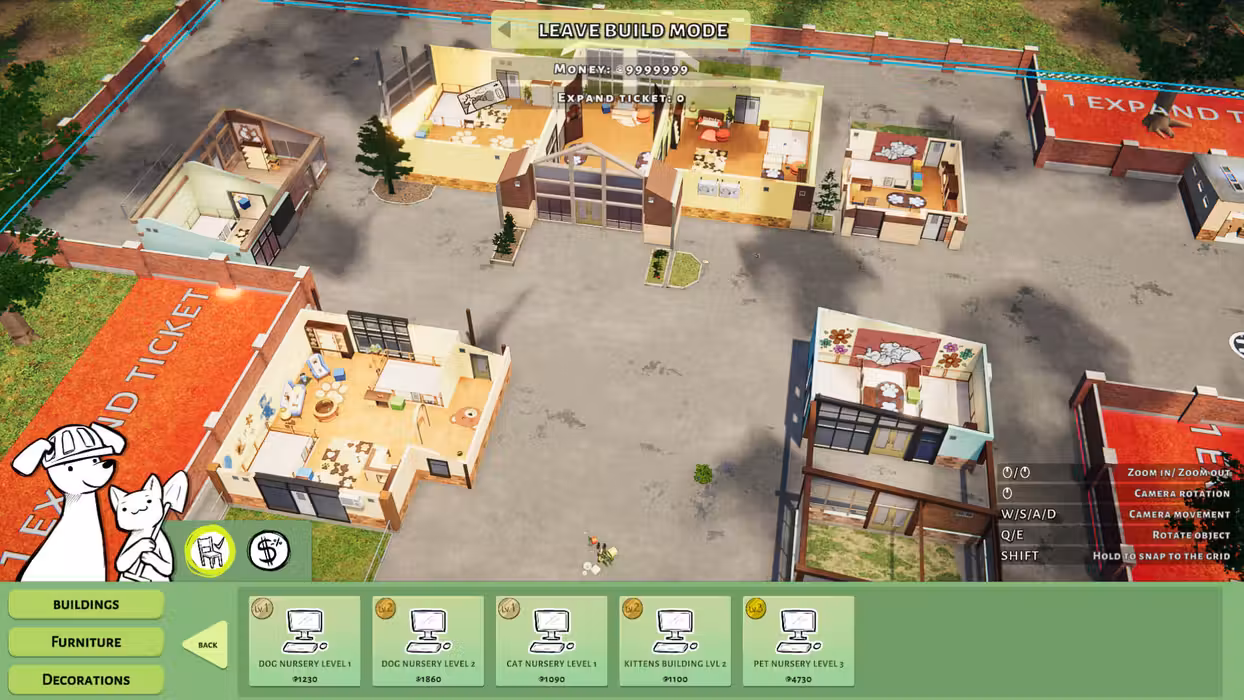
Task: Choose the Pet Nursery Level 3 building
Action: pyautogui.click(x=798, y=641)
